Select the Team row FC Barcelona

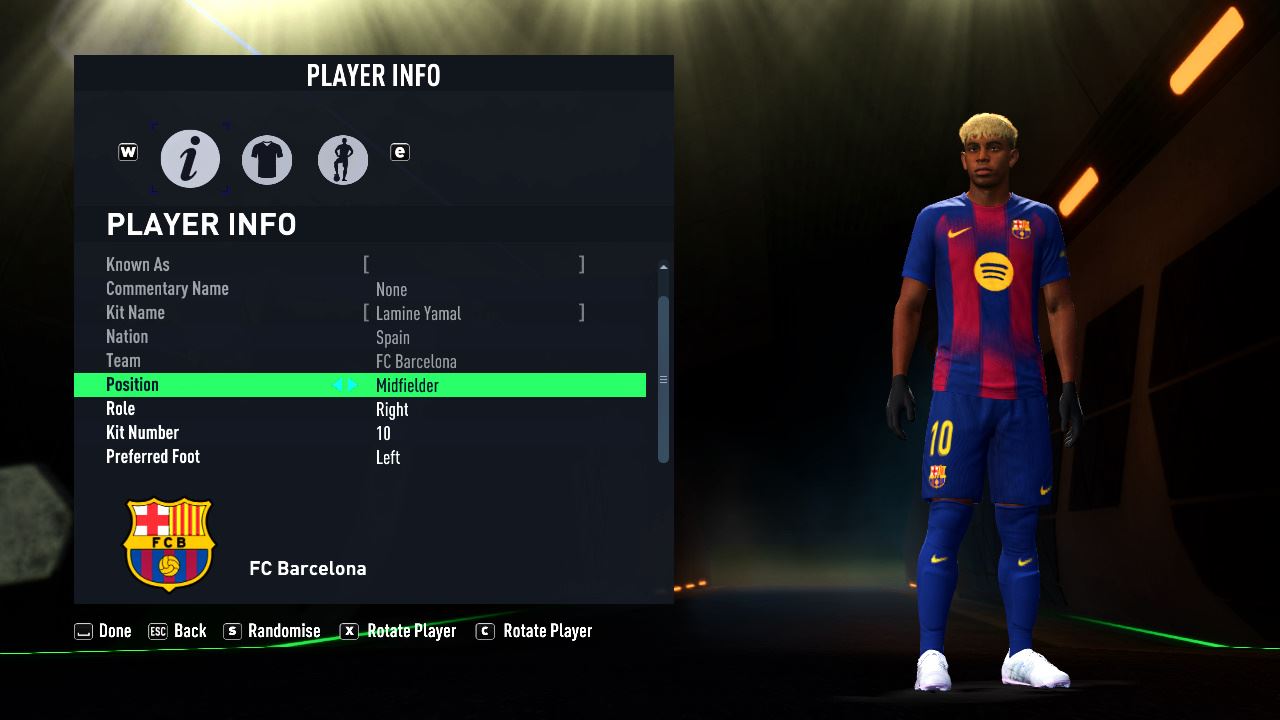point(360,361)
